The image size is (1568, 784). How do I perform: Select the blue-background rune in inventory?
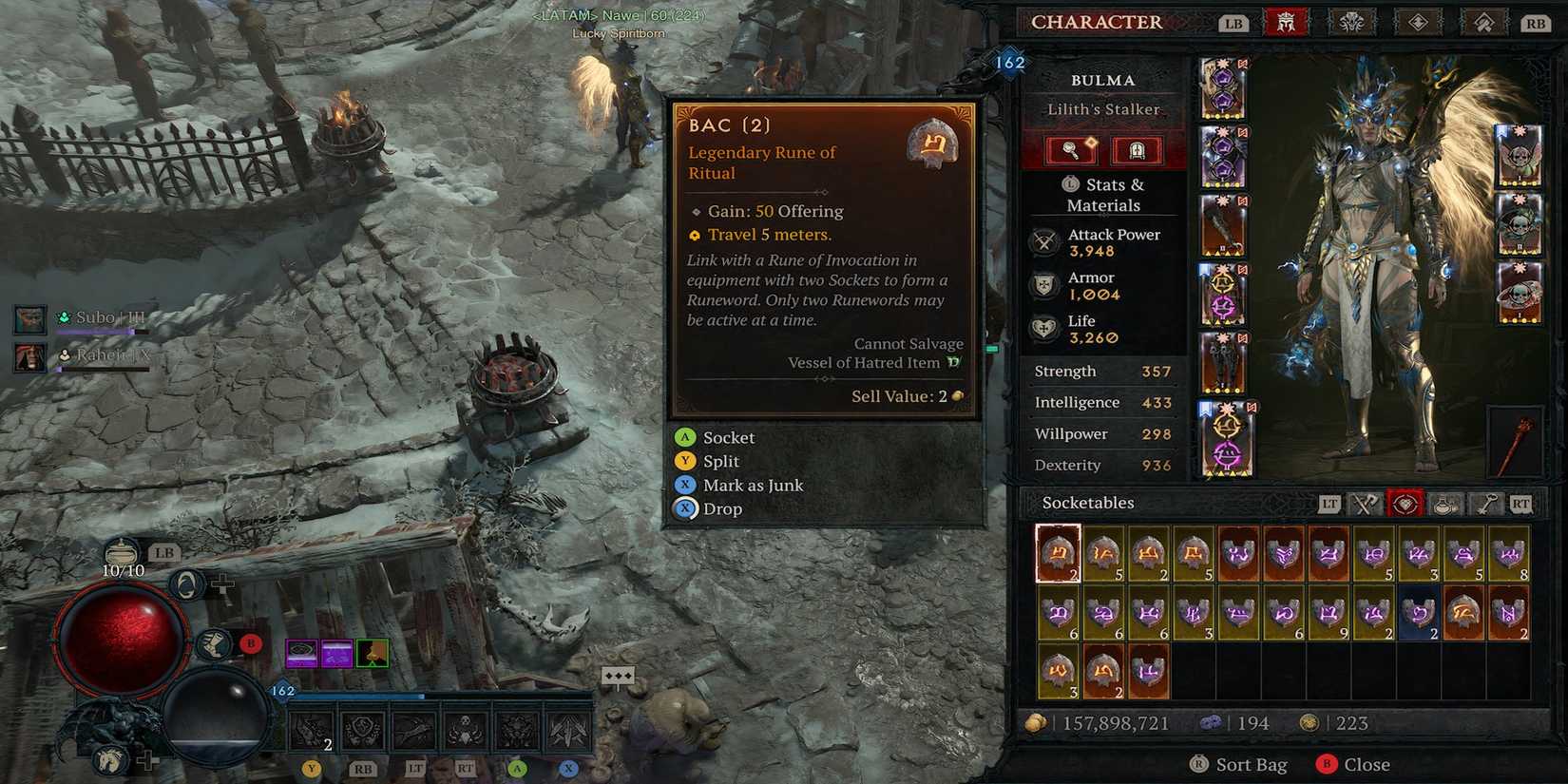[1418, 613]
